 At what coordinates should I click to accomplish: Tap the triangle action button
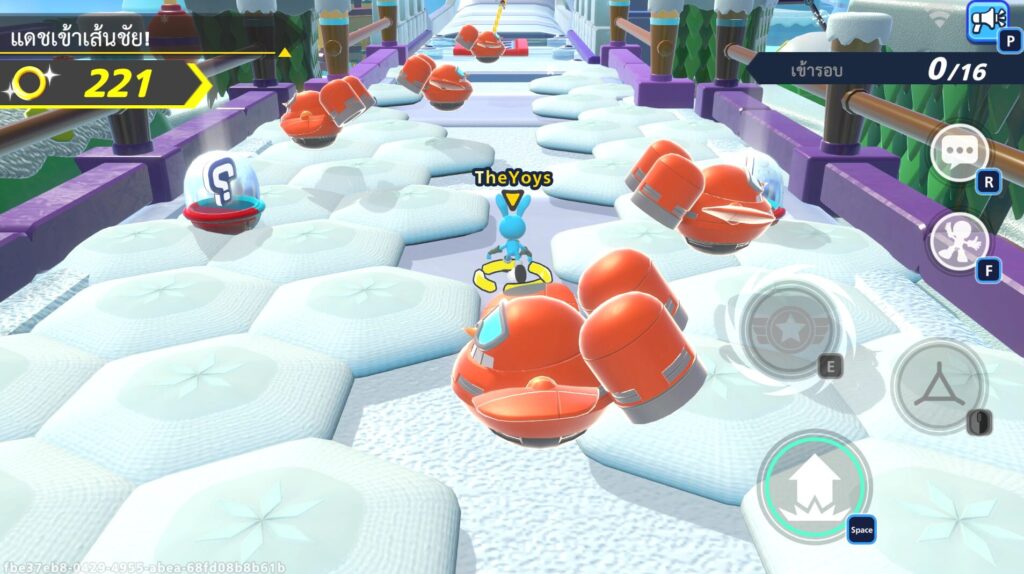pyautogui.click(x=938, y=385)
